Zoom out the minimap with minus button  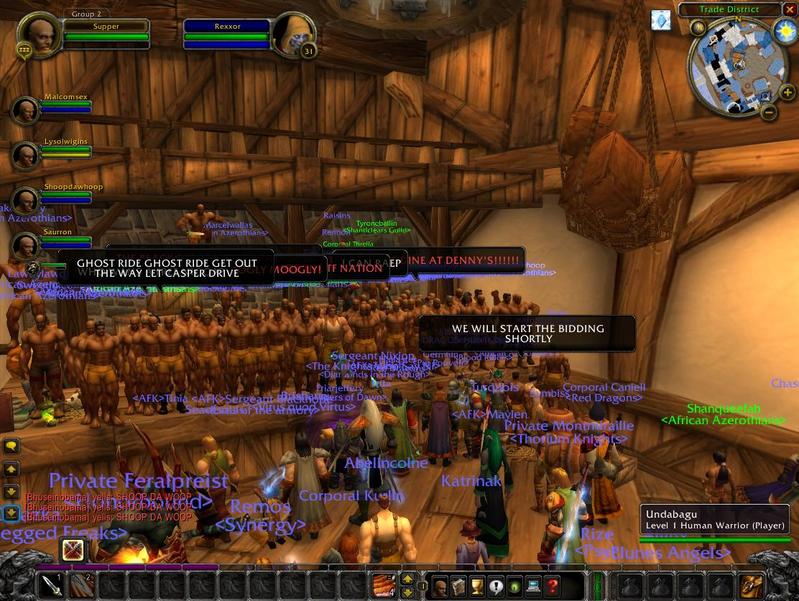(x=769, y=111)
